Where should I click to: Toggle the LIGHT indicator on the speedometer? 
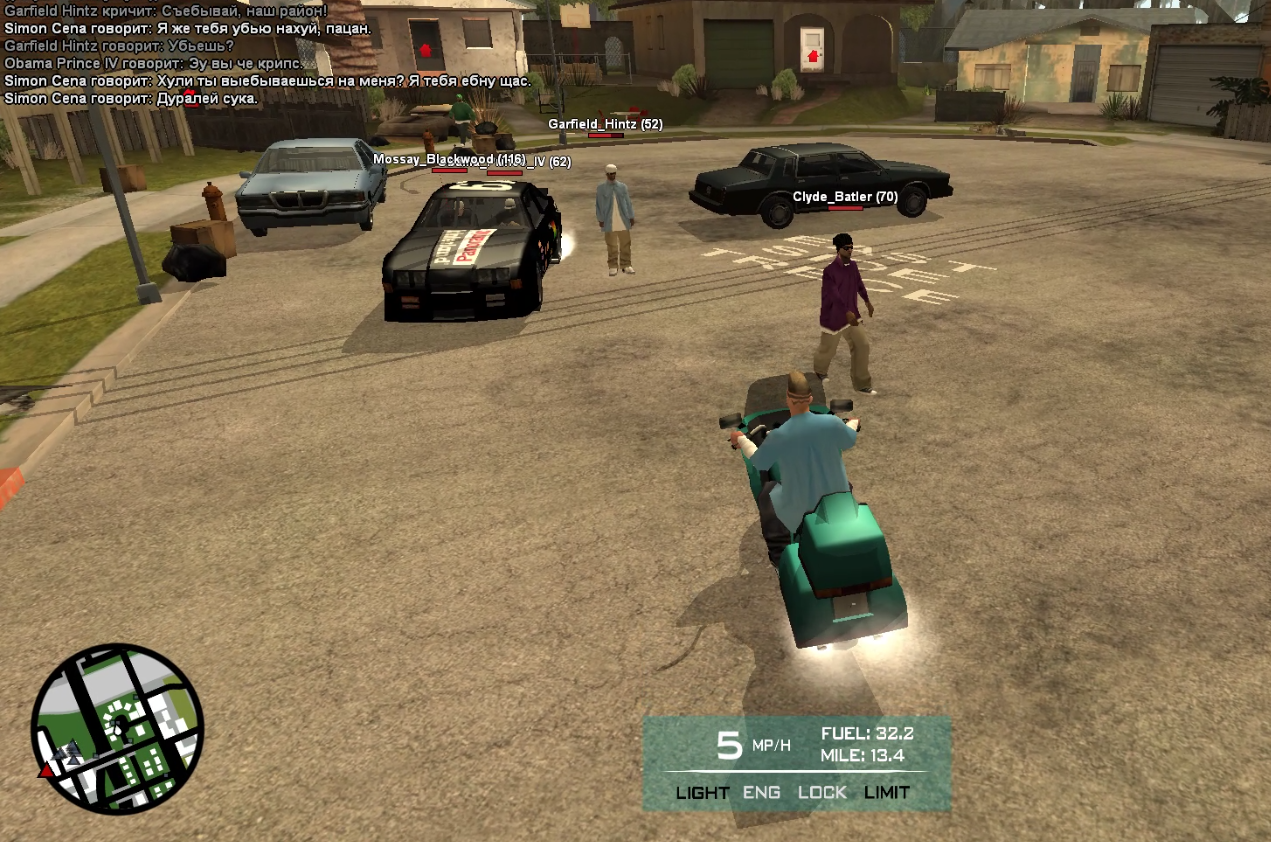point(702,792)
